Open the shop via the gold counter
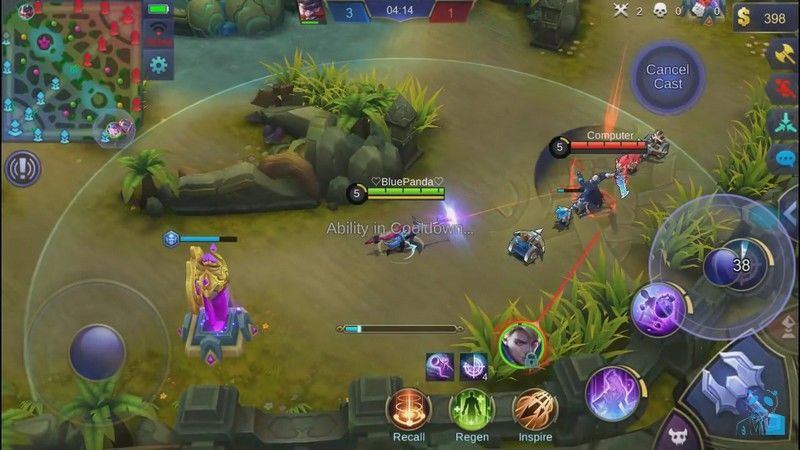 764,18
